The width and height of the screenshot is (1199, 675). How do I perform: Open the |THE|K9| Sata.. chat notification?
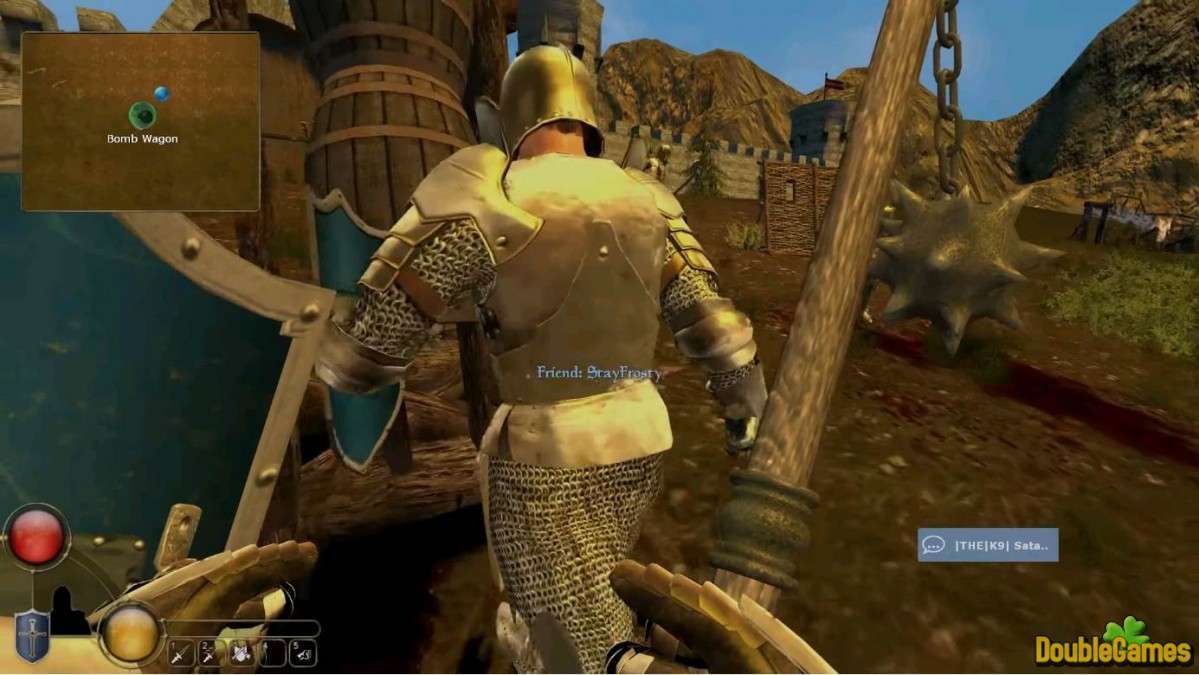coord(987,545)
